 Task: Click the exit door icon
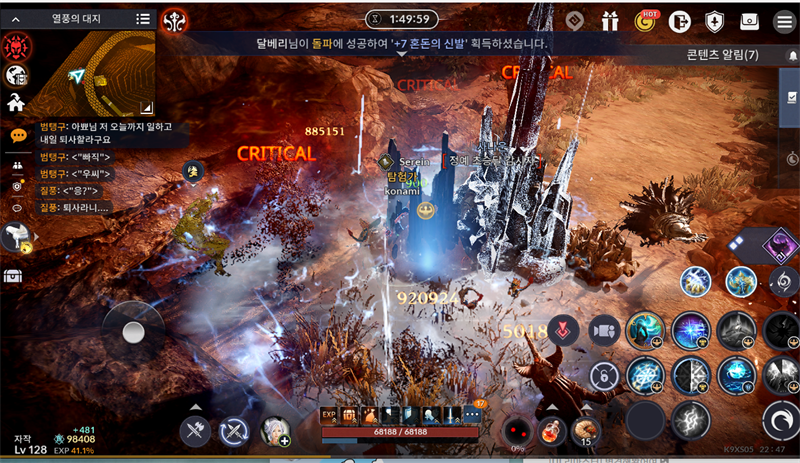[681, 21]
